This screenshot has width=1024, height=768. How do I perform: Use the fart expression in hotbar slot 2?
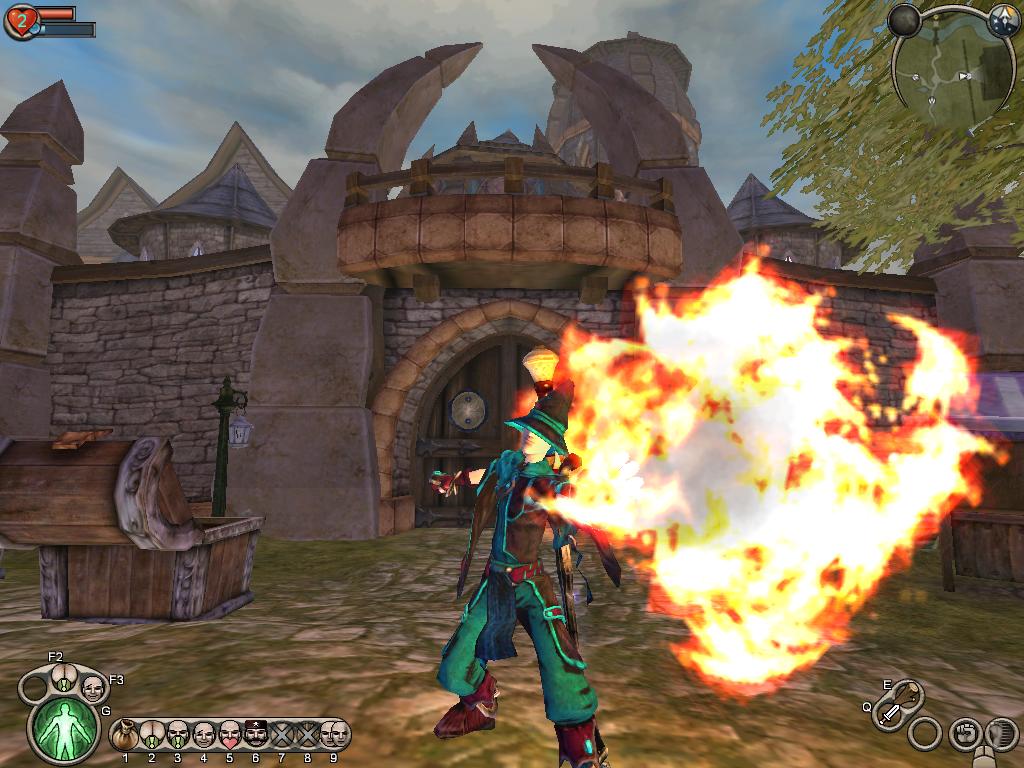(151, 736)
